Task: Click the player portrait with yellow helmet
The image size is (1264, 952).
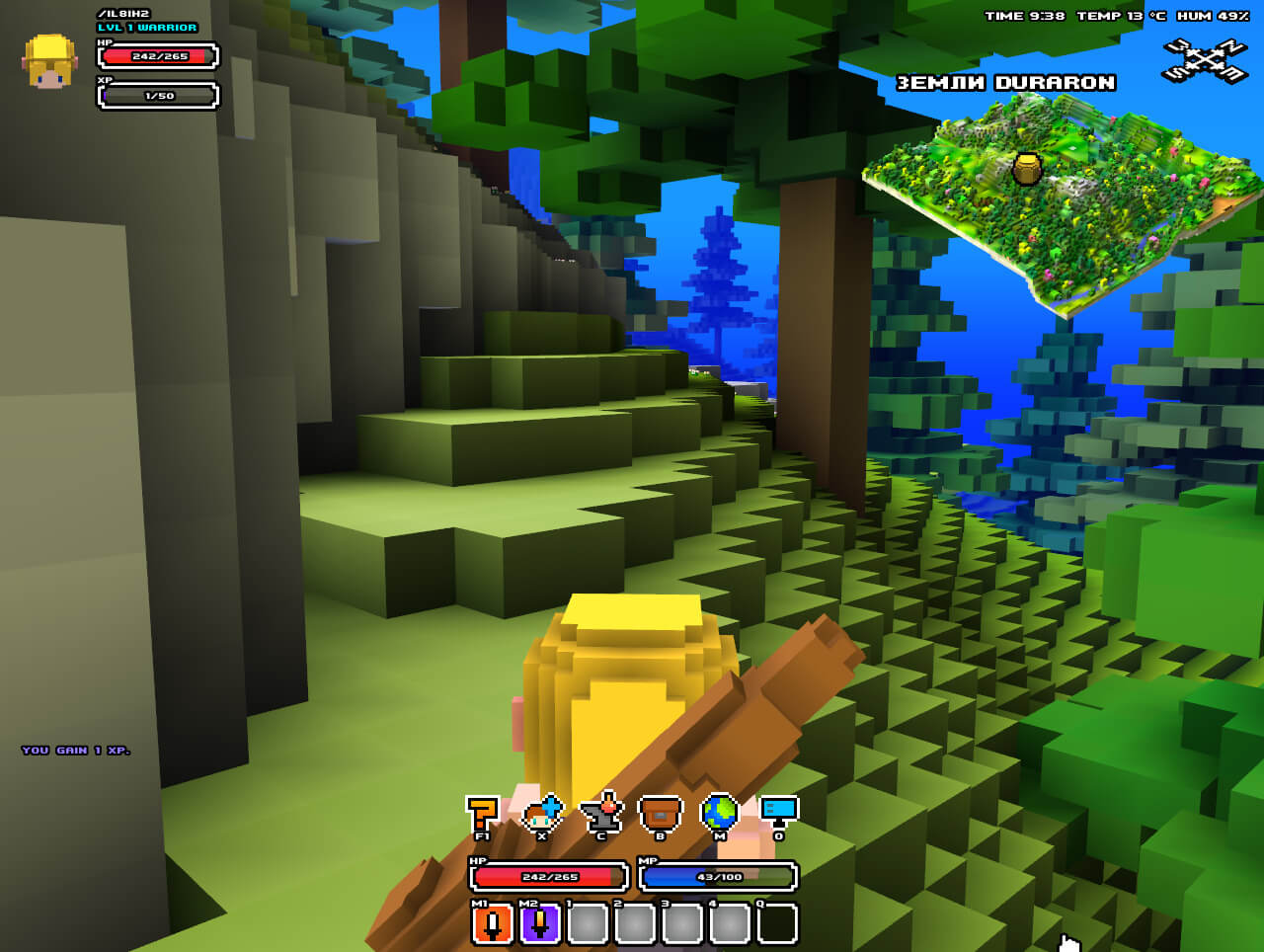Action: [x=49, y=62]
